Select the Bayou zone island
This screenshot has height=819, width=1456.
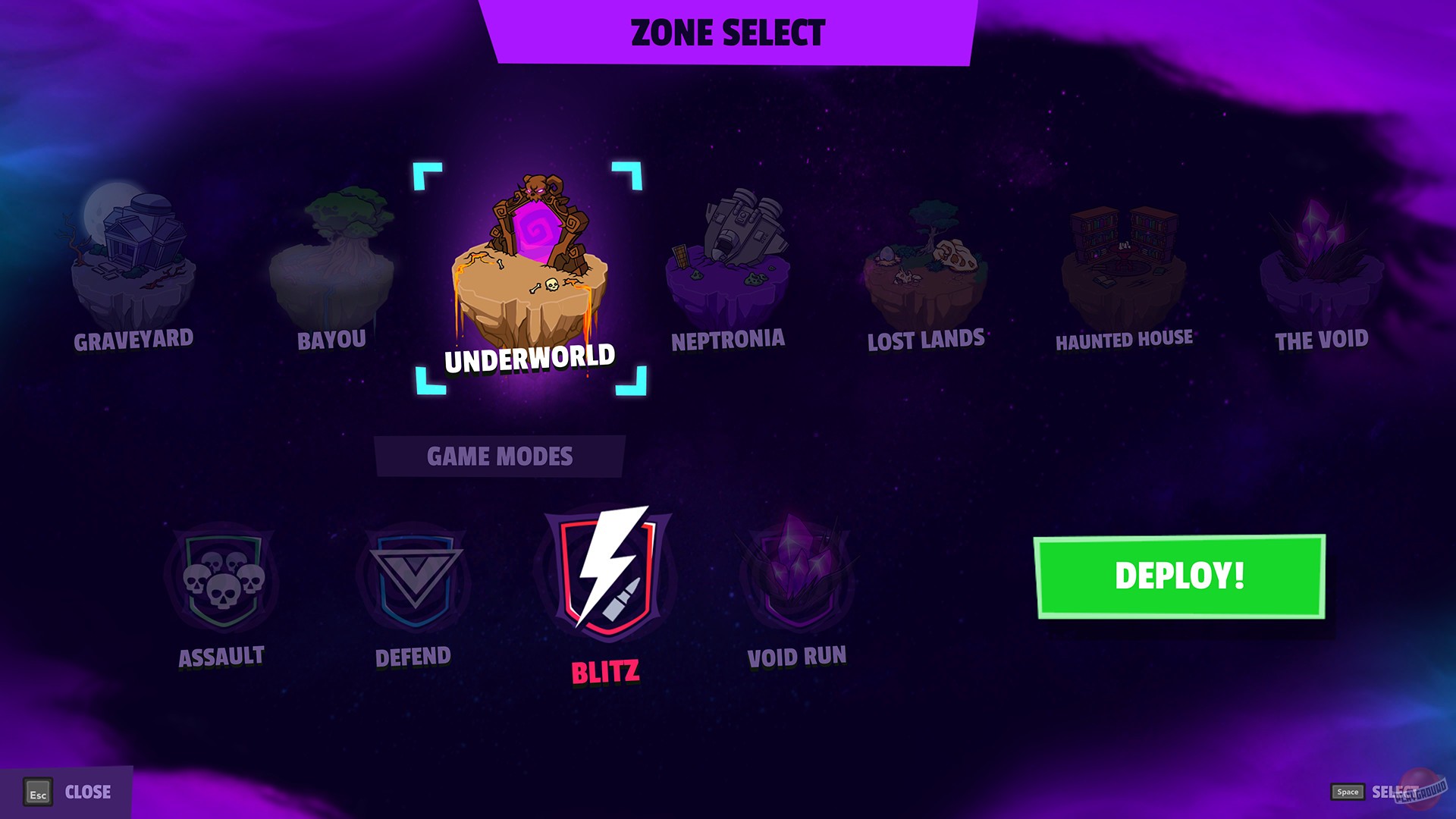click(x=334, y=250)
